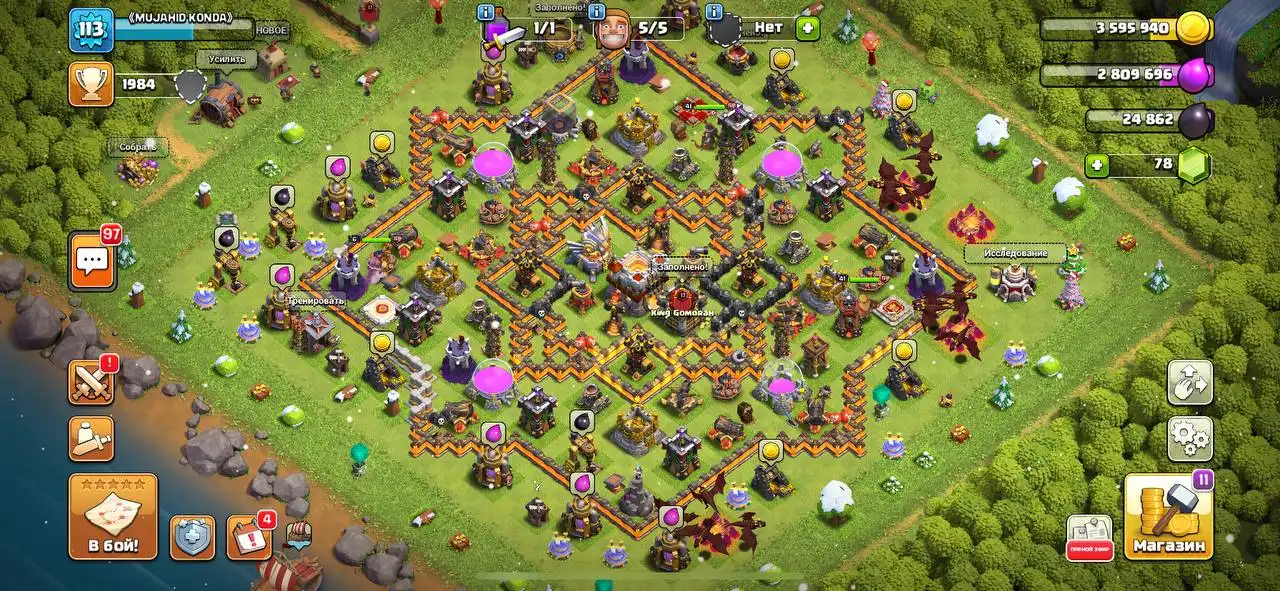Open the crossed swords battle log
This screenshot has width=1280, height=591.
point(91,382)
